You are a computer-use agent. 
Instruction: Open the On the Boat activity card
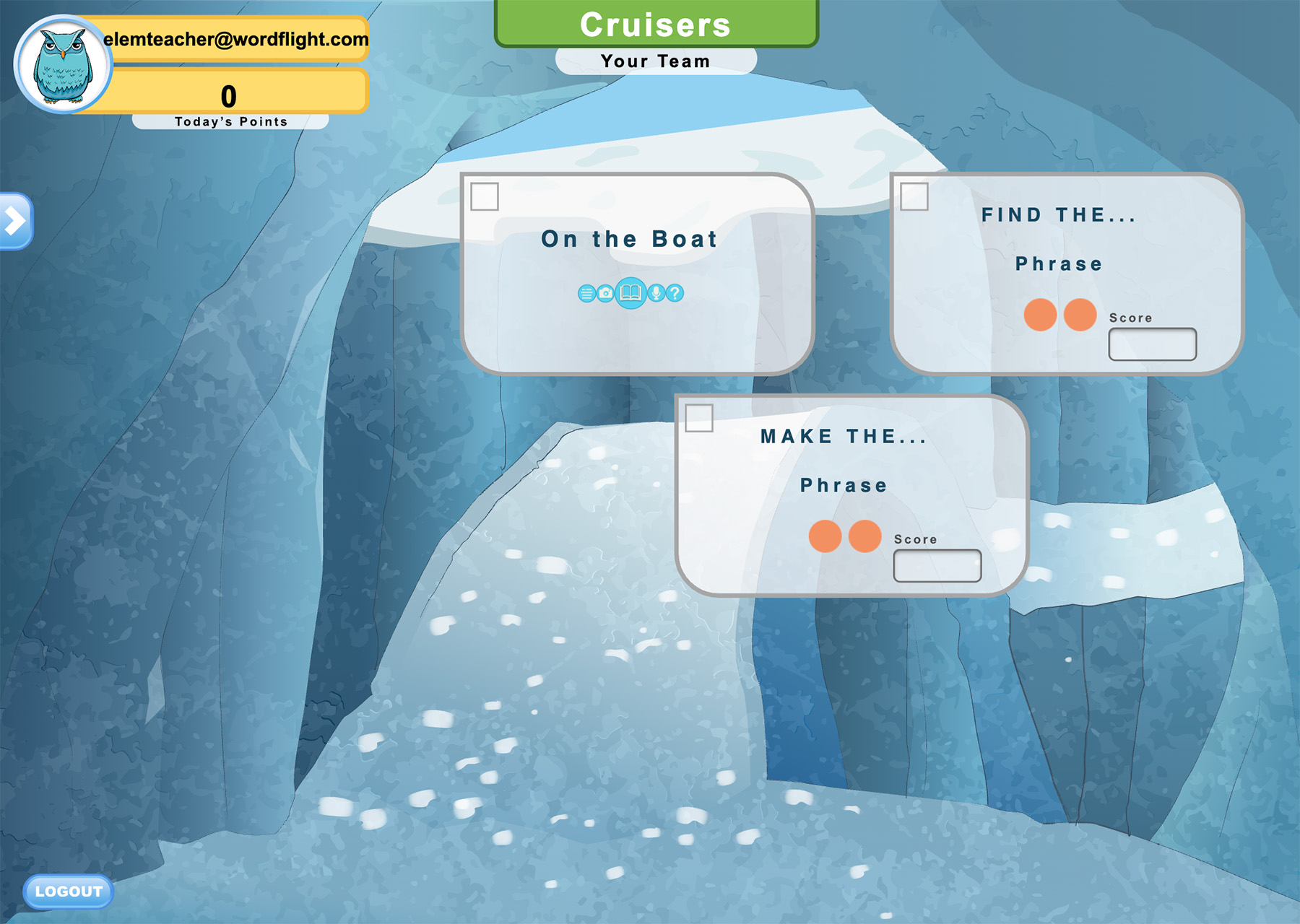[629, 239]
